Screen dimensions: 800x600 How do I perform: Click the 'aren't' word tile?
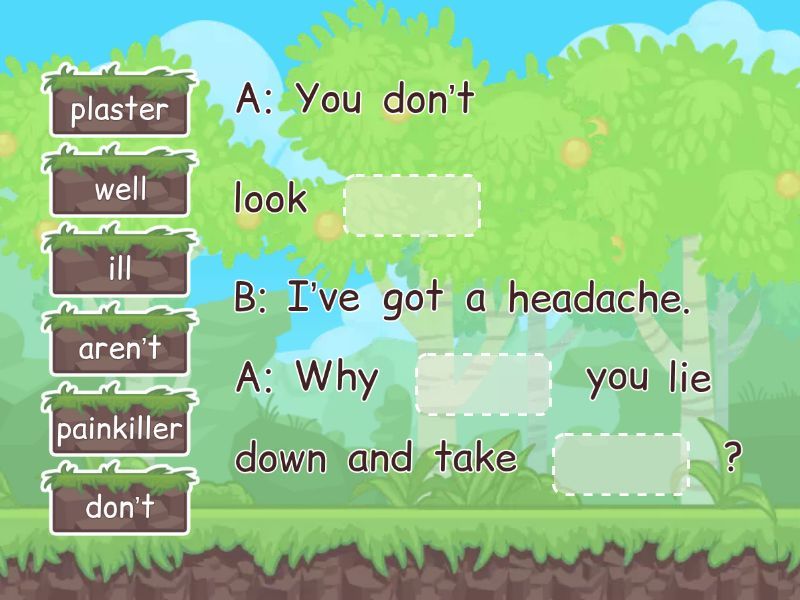[x=120, y=349]
